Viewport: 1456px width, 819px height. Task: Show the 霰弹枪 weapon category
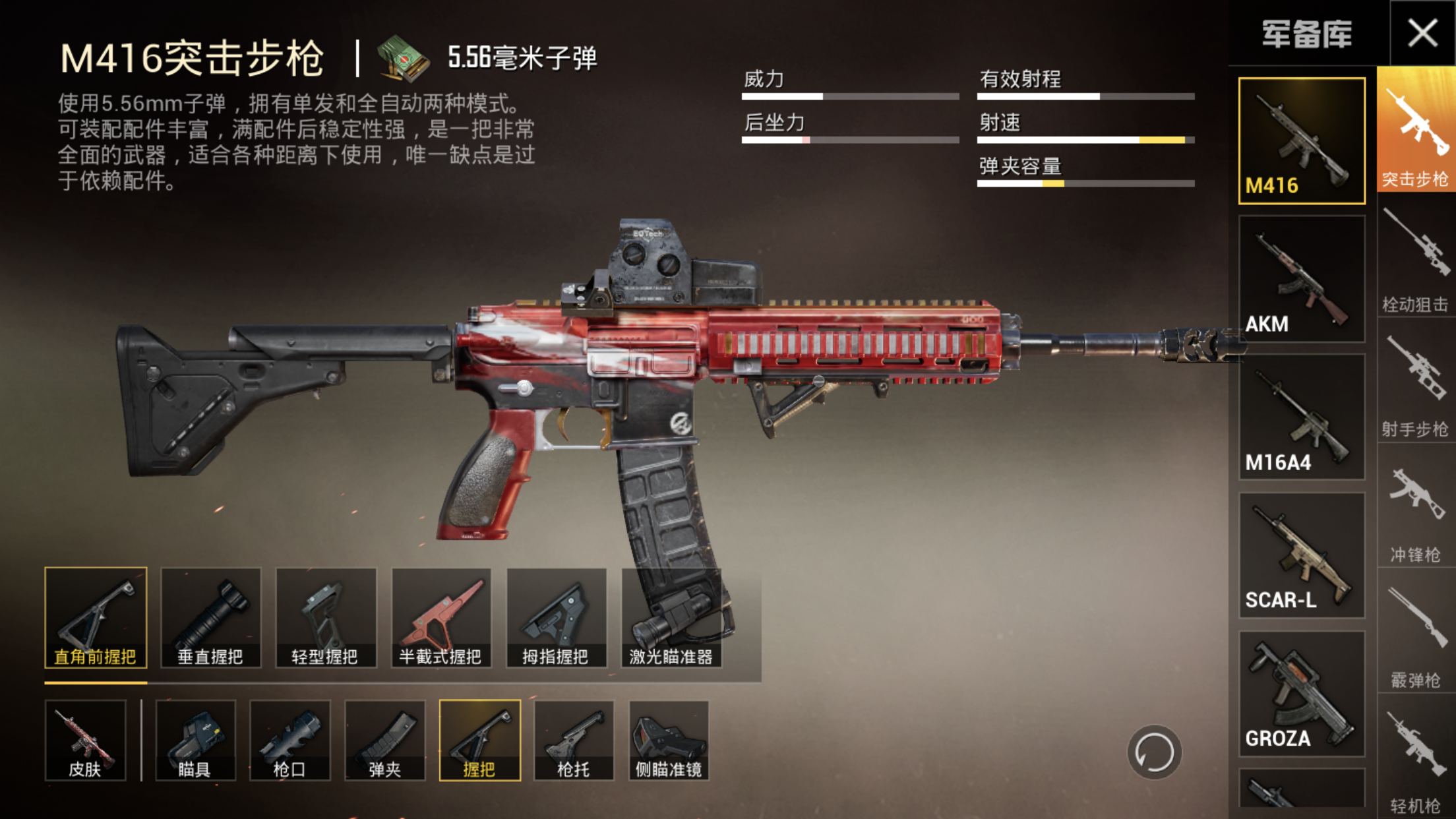(1415, 636)
